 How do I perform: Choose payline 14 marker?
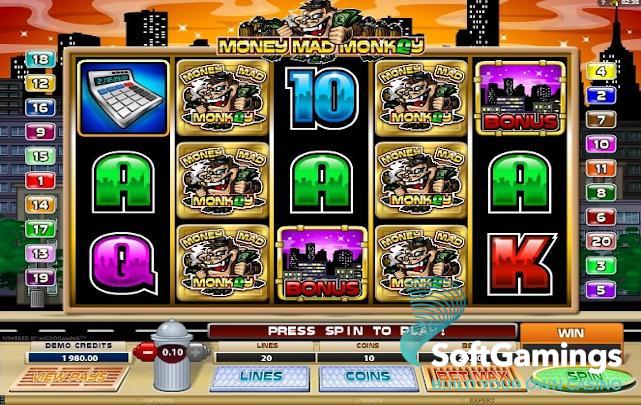click(x=41, y=204)
